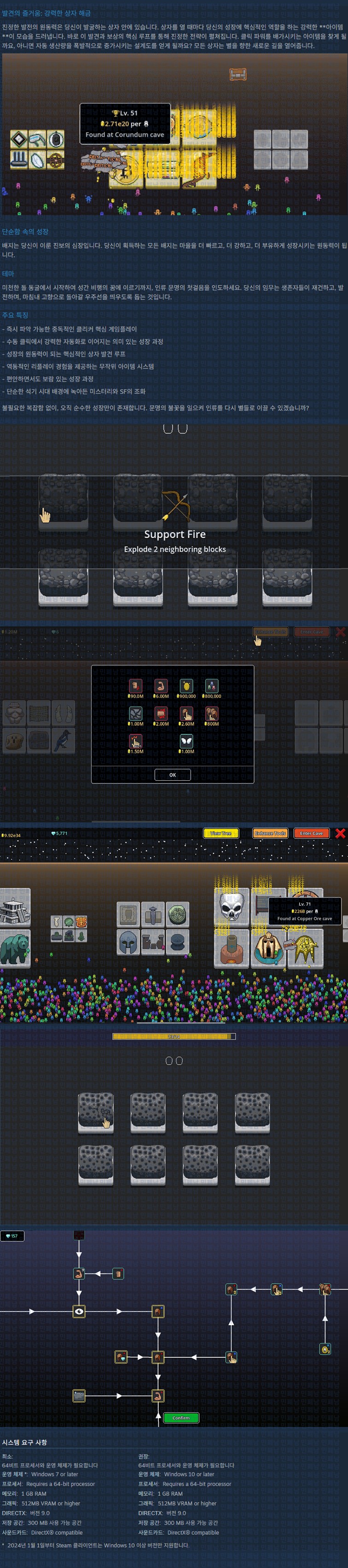
Task: Close the village view with the bright red X
Action: pyautogui.click(x=340, y=833)
